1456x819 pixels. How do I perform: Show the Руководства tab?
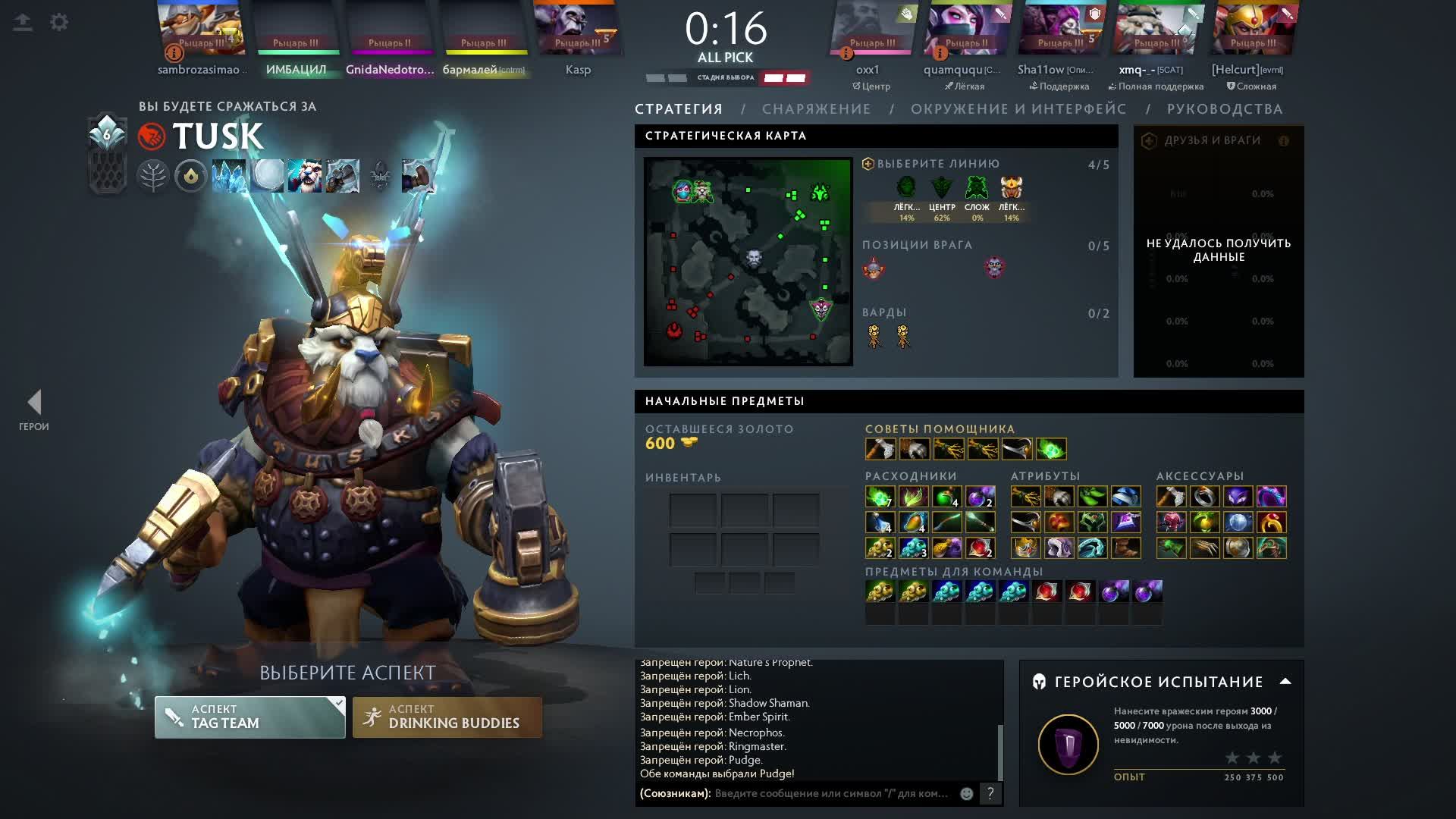point(1225,109)
